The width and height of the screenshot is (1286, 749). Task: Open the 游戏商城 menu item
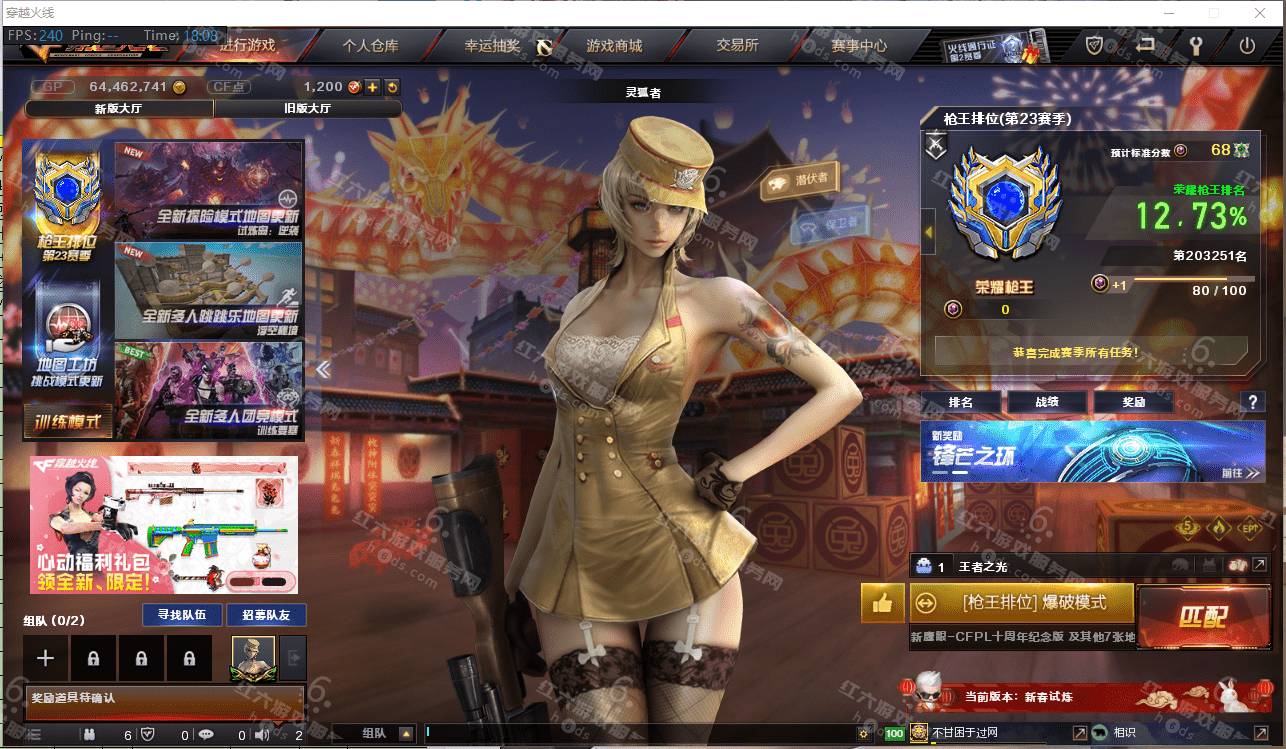tap(613, 45)
